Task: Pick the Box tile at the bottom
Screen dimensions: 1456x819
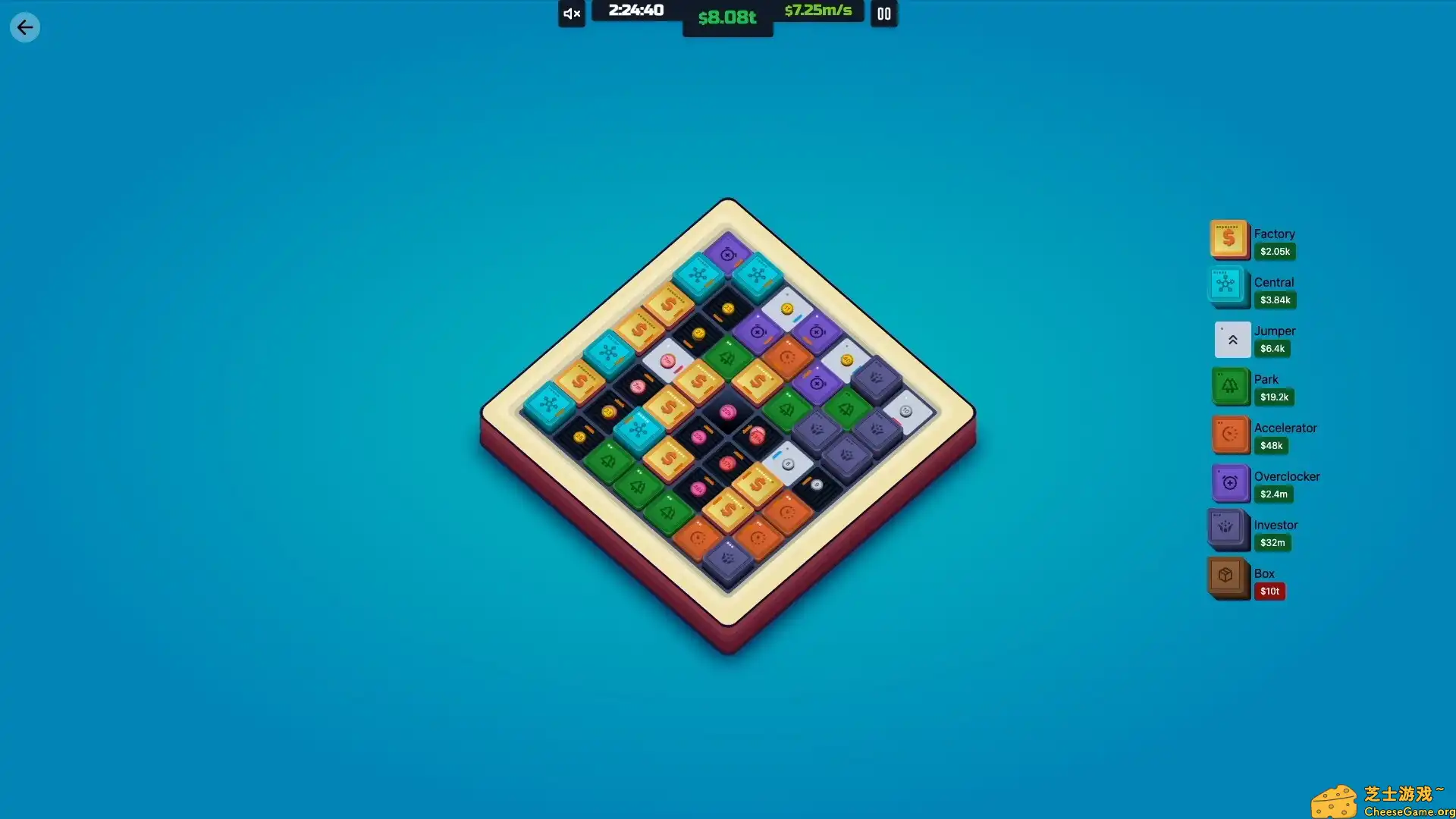Action: tap(1227, 578)
